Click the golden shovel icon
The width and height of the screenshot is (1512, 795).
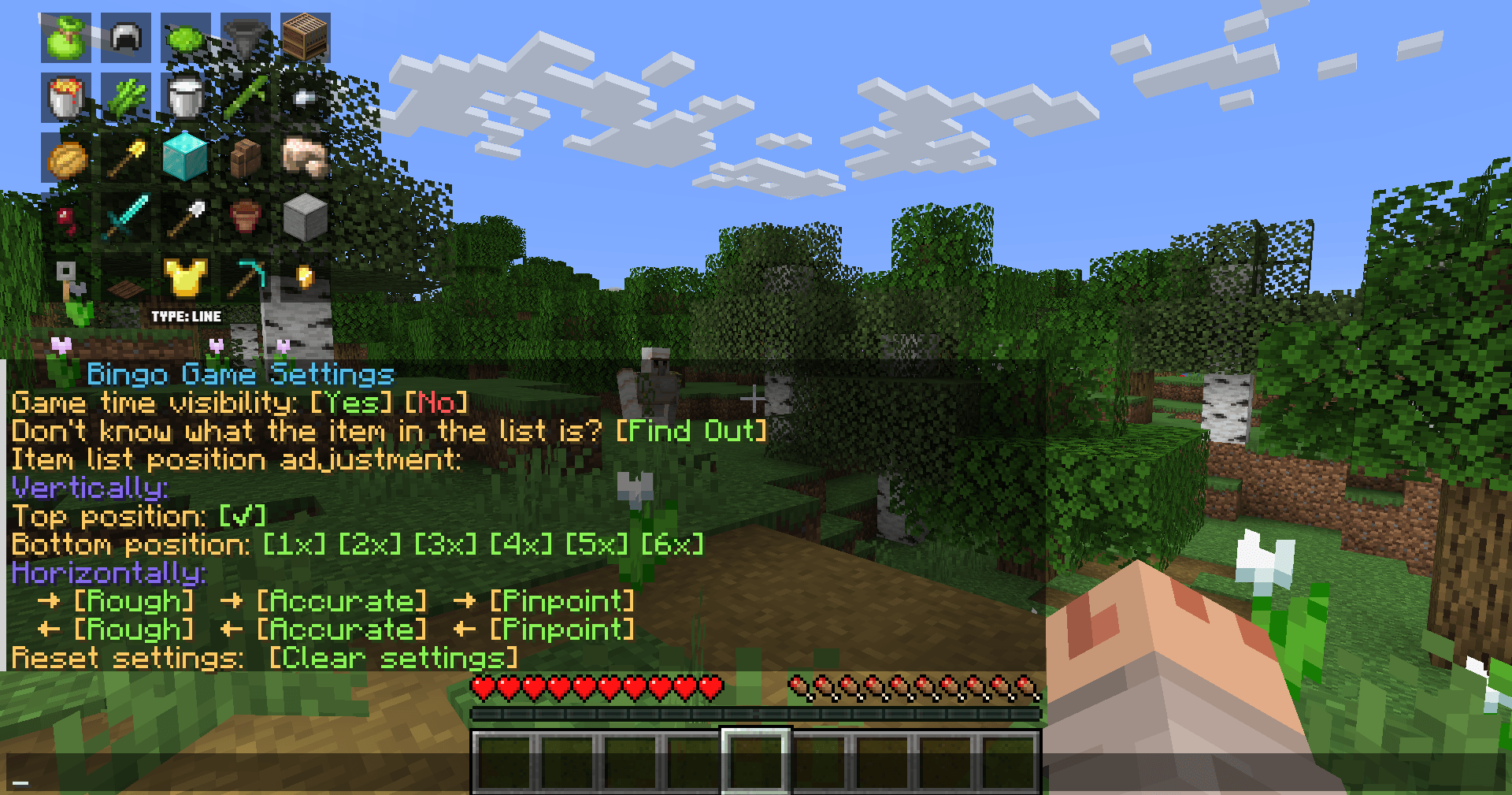coord(126,158)
